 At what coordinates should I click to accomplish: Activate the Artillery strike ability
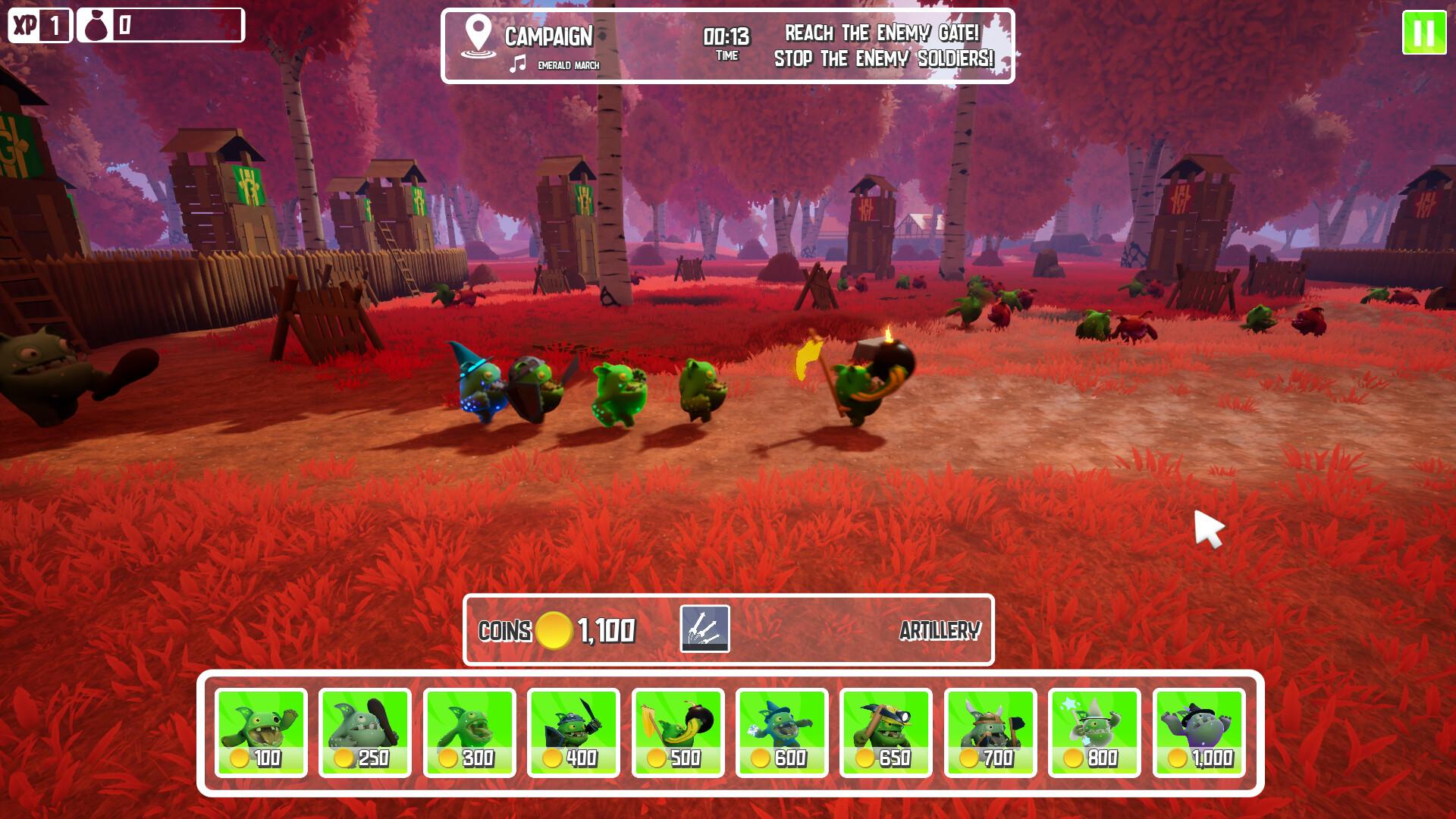(x=707, y=629)
